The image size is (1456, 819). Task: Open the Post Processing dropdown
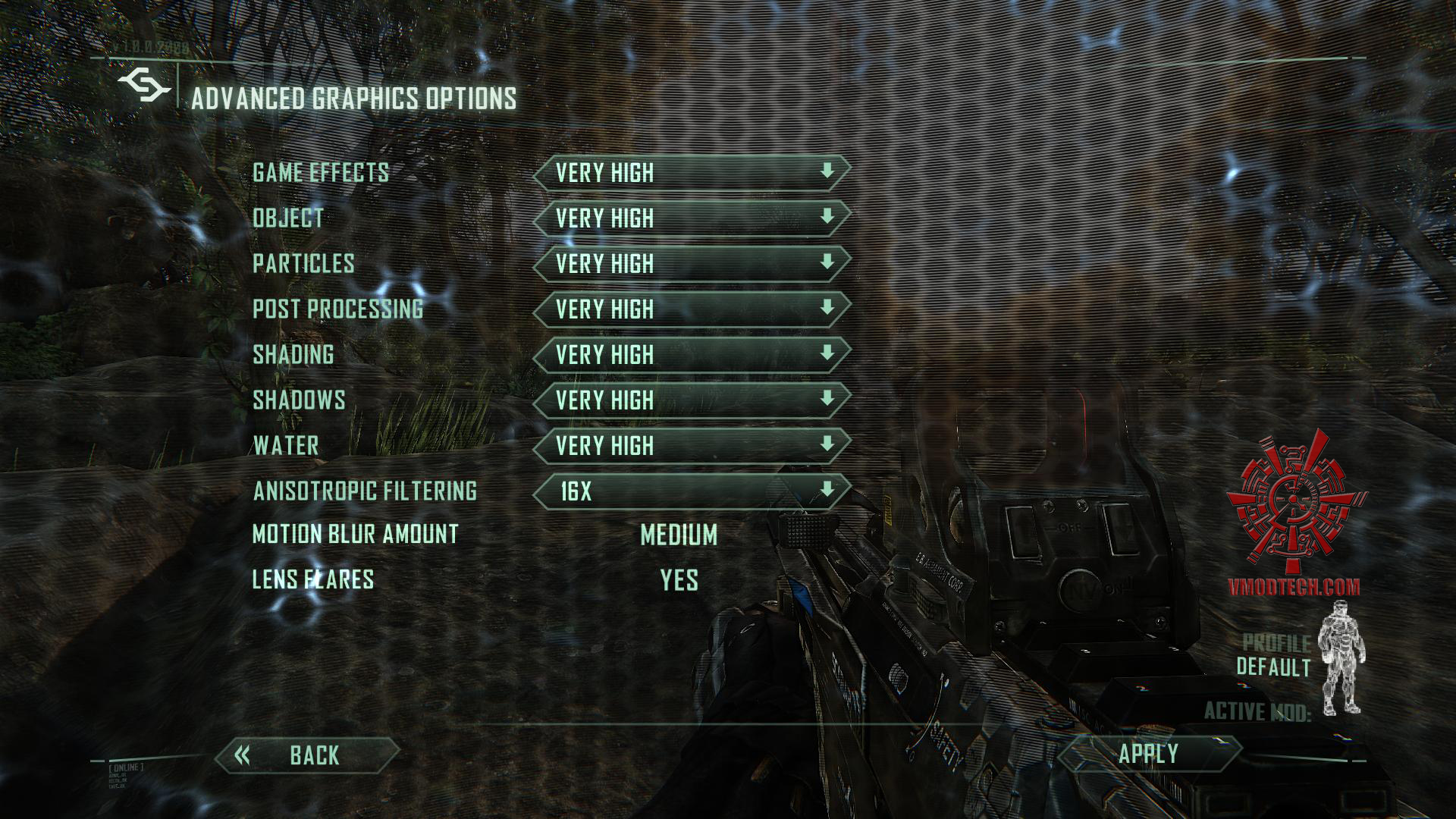691,309
